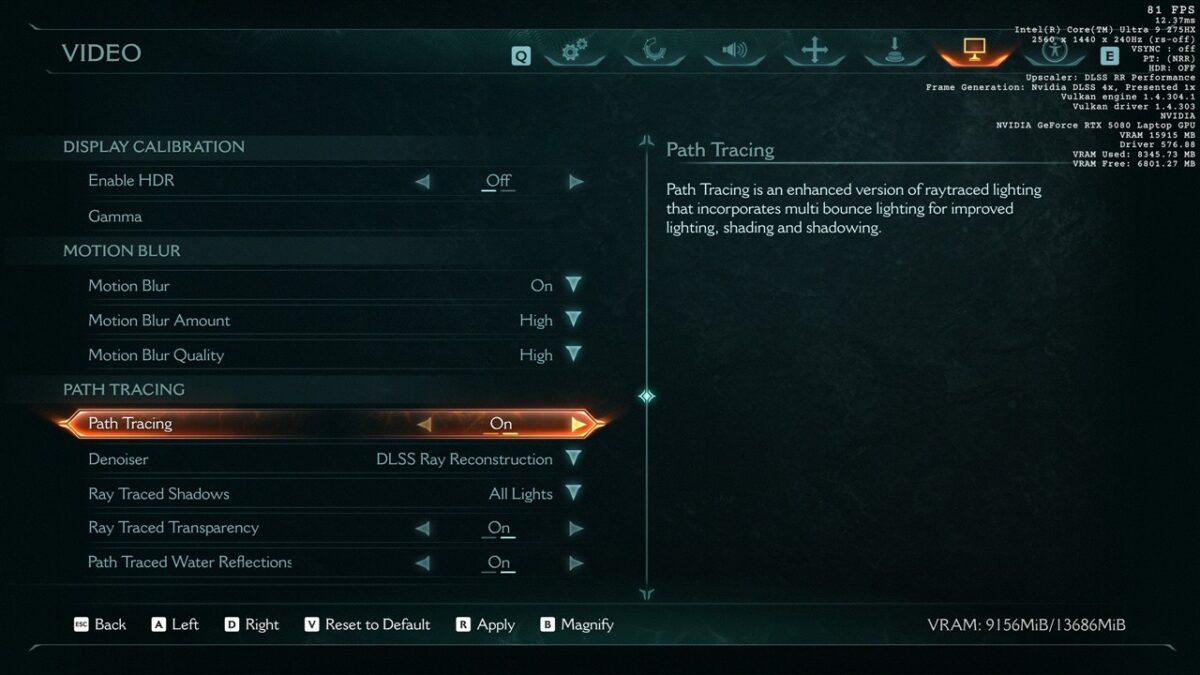Screen dimensions: 1200x675
Task: Open the Motion Blur Quality dropdown
Action: (573, 355)
